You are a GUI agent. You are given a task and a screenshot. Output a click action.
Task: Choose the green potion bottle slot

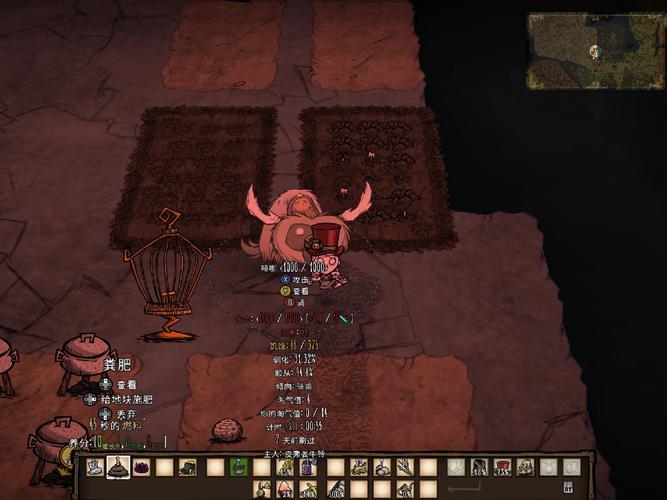point(238,467)
